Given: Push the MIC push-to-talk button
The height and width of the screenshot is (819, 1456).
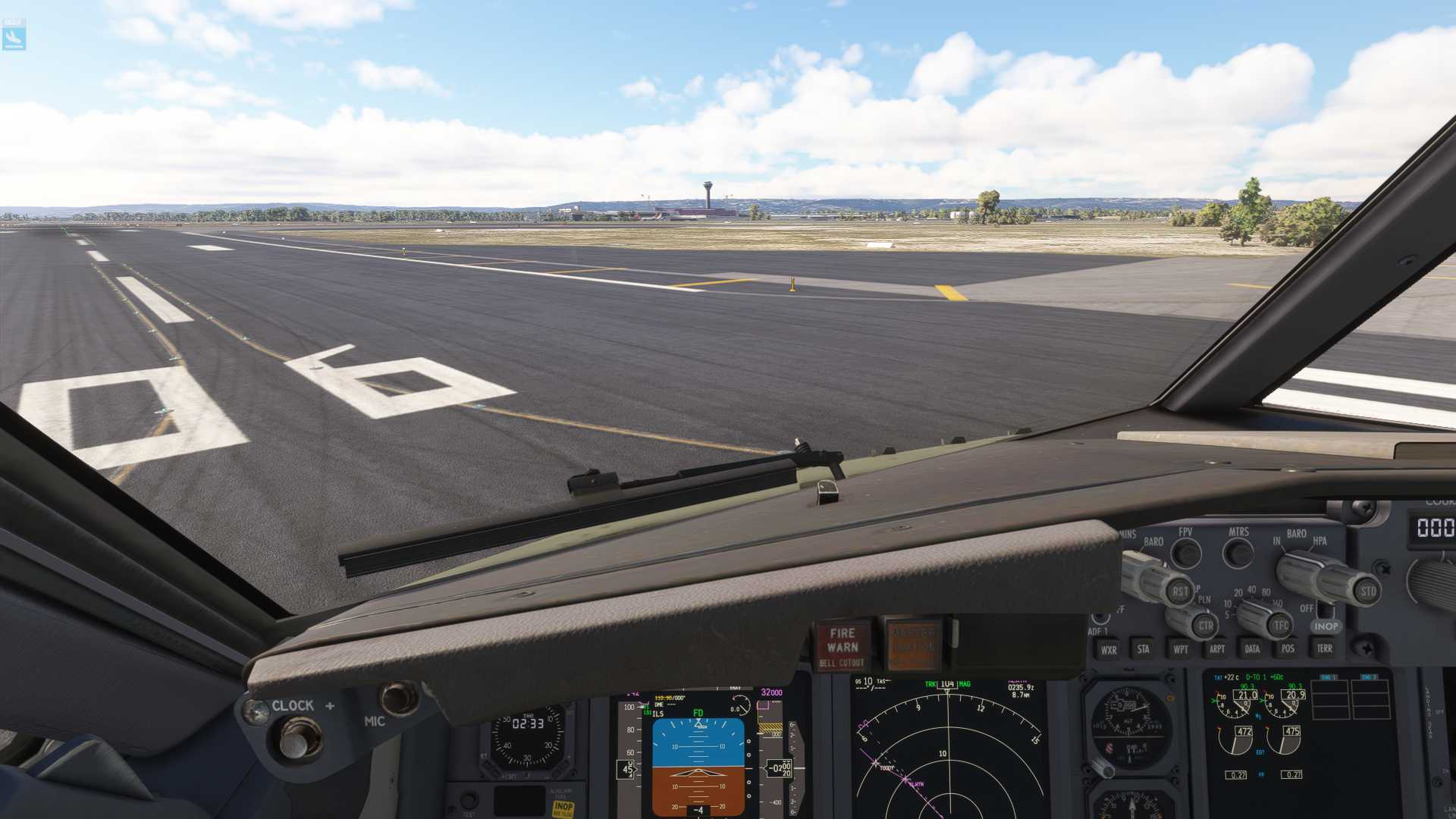Looking at the screenshot, I should pyautogui.click(x=398, y=698).
